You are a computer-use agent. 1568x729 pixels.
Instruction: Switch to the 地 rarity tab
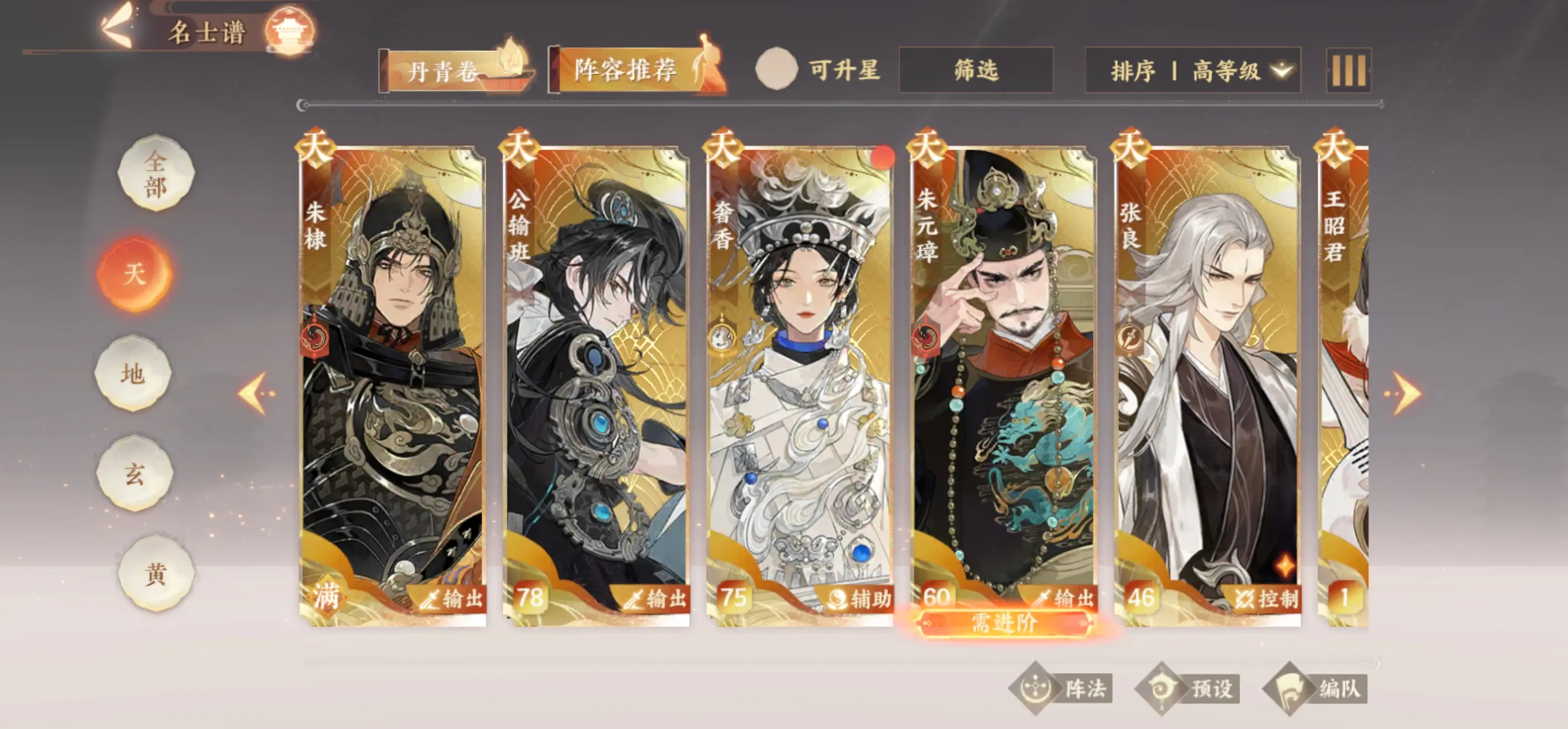tap(133, 373)
